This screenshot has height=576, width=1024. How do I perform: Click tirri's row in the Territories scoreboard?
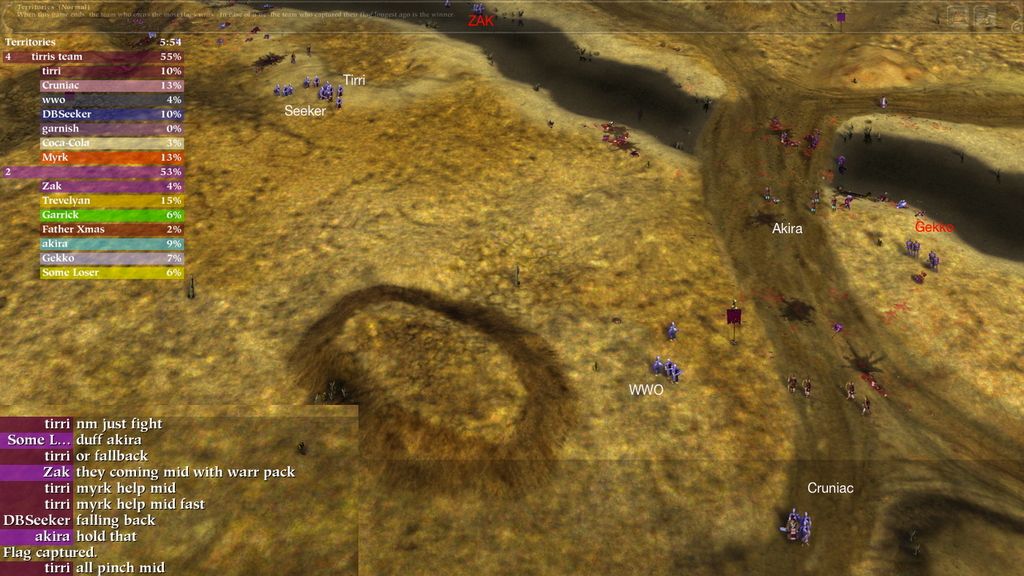click(110, 71)
